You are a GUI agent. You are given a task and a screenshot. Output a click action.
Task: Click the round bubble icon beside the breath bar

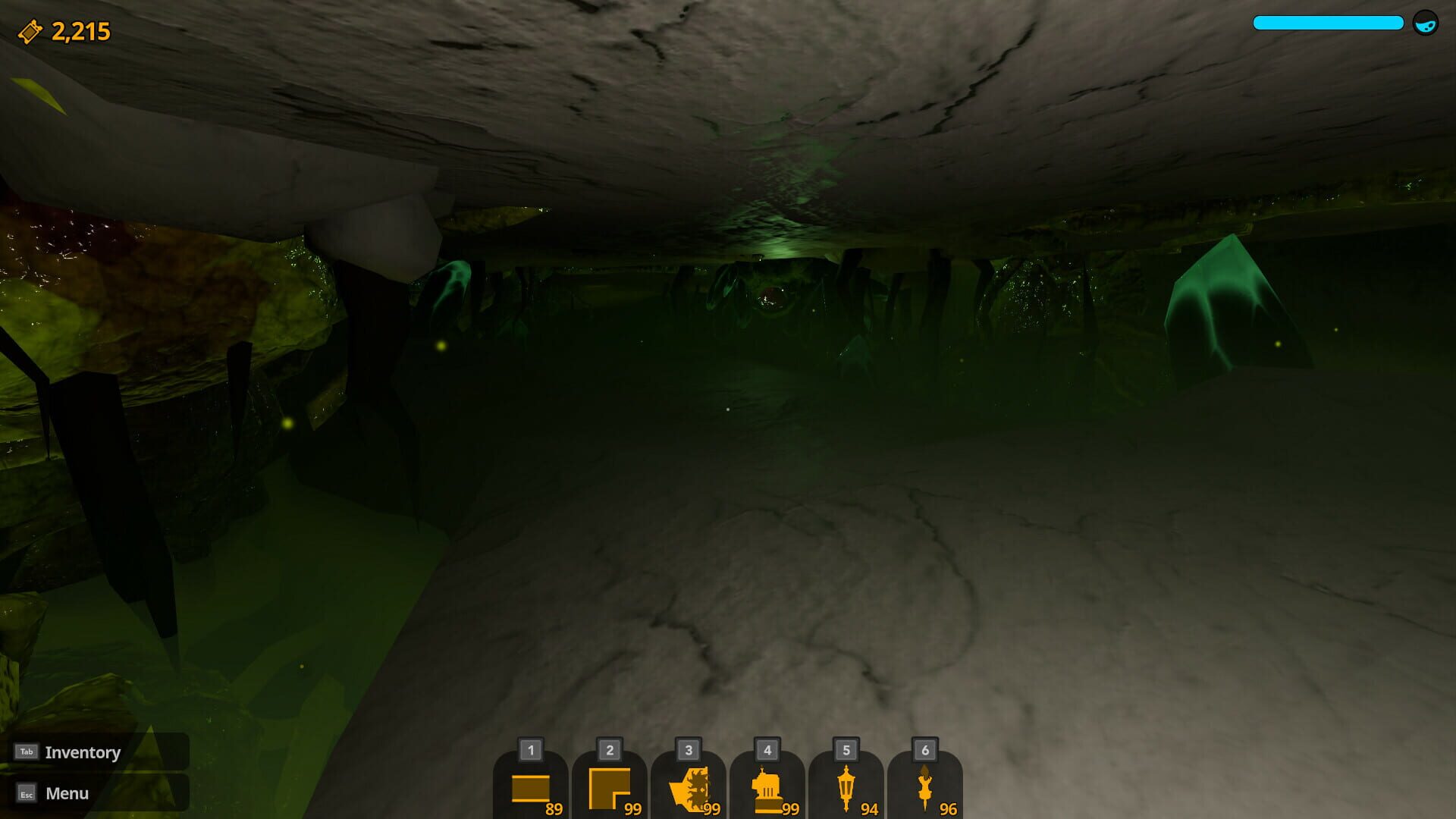tap(1426, 23)
